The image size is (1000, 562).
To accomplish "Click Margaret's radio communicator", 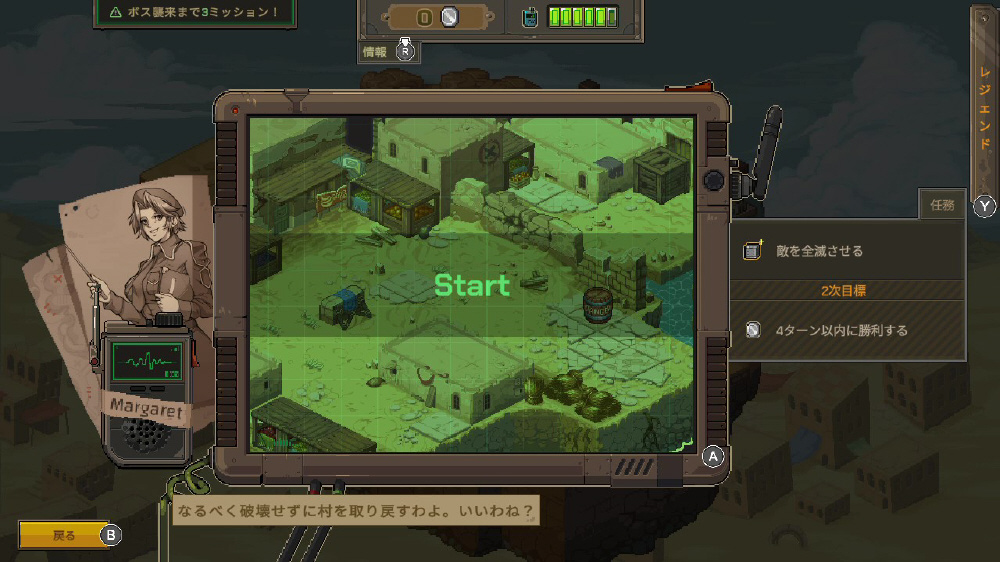I will [145, 390].
